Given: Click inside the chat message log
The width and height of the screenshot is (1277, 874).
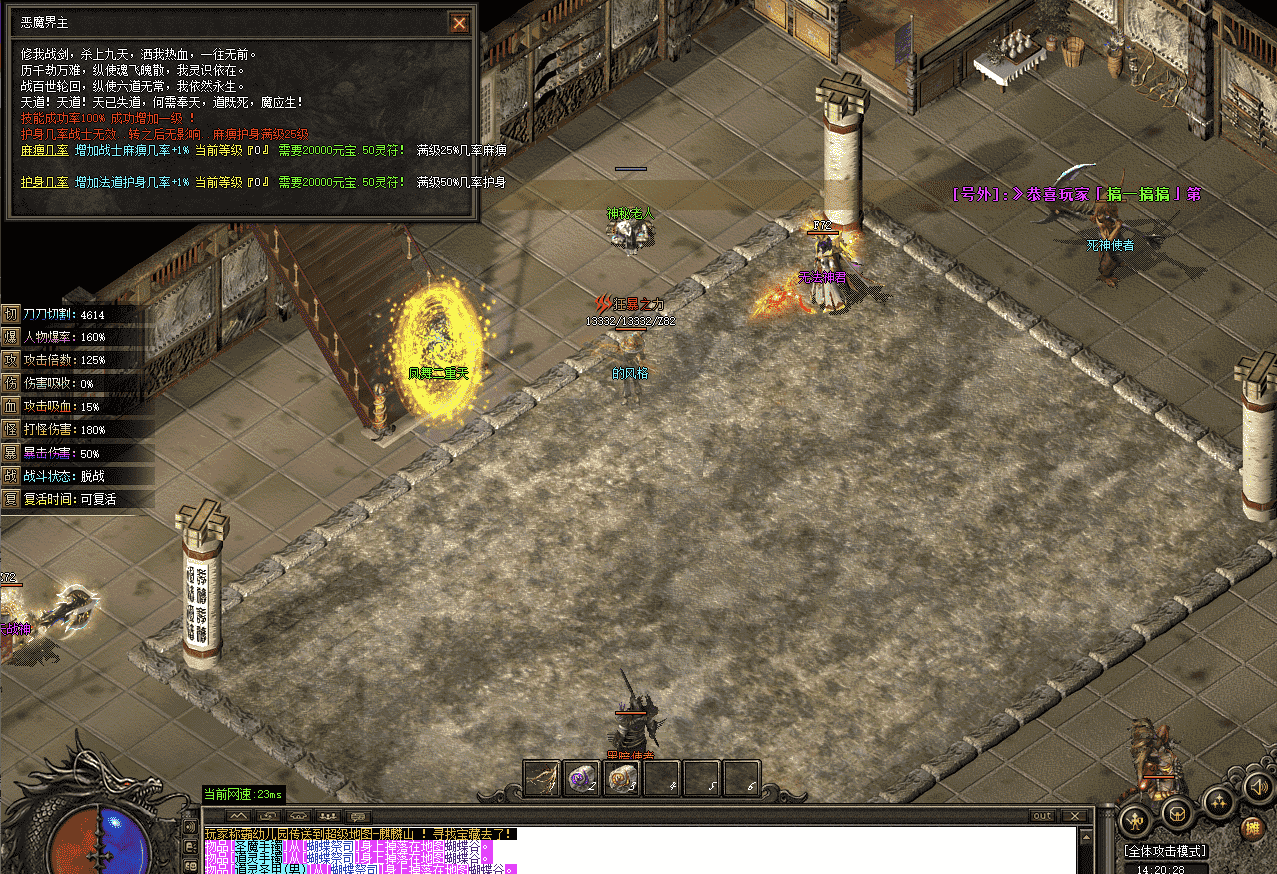Looking at the screenshot, I should (640, 850).
